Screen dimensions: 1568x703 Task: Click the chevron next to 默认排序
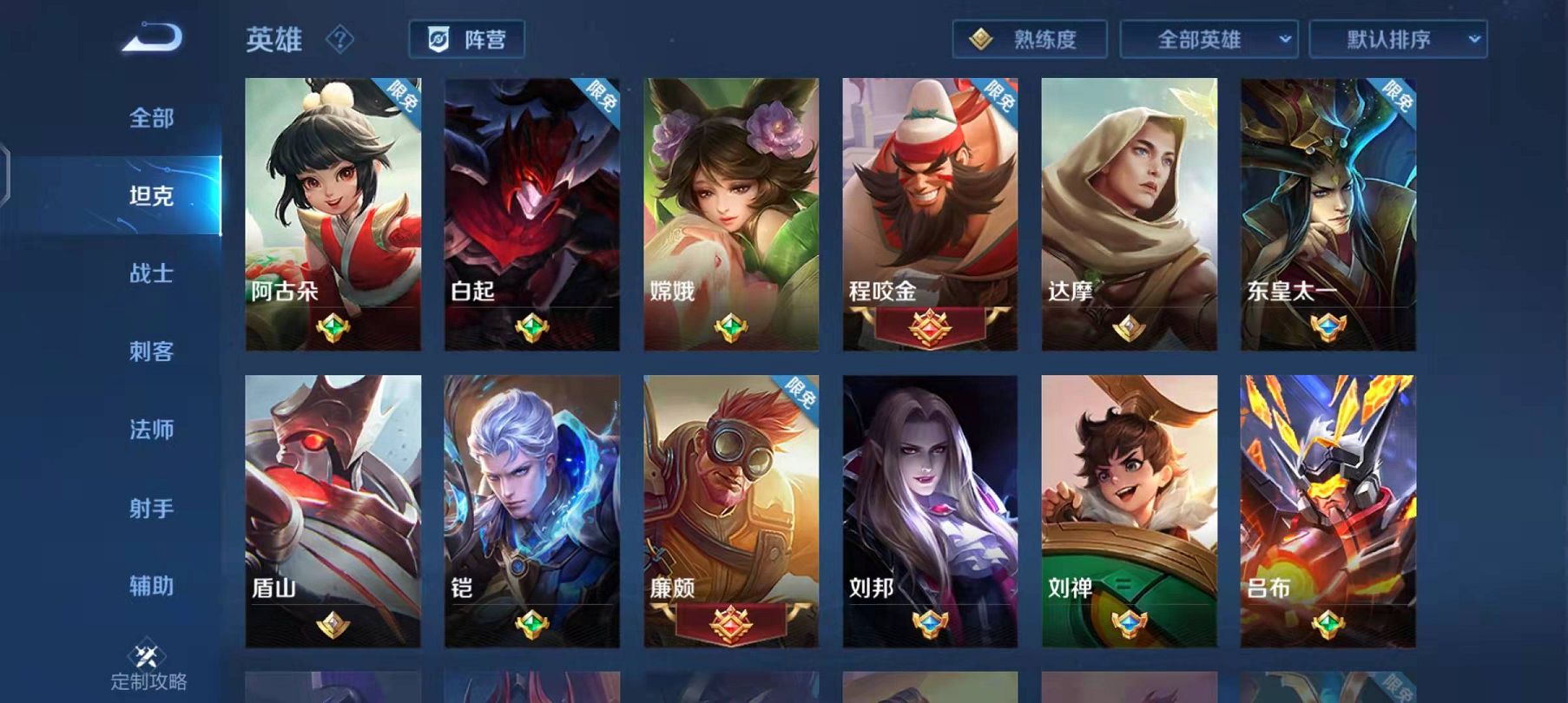(x=1473, y=39)
